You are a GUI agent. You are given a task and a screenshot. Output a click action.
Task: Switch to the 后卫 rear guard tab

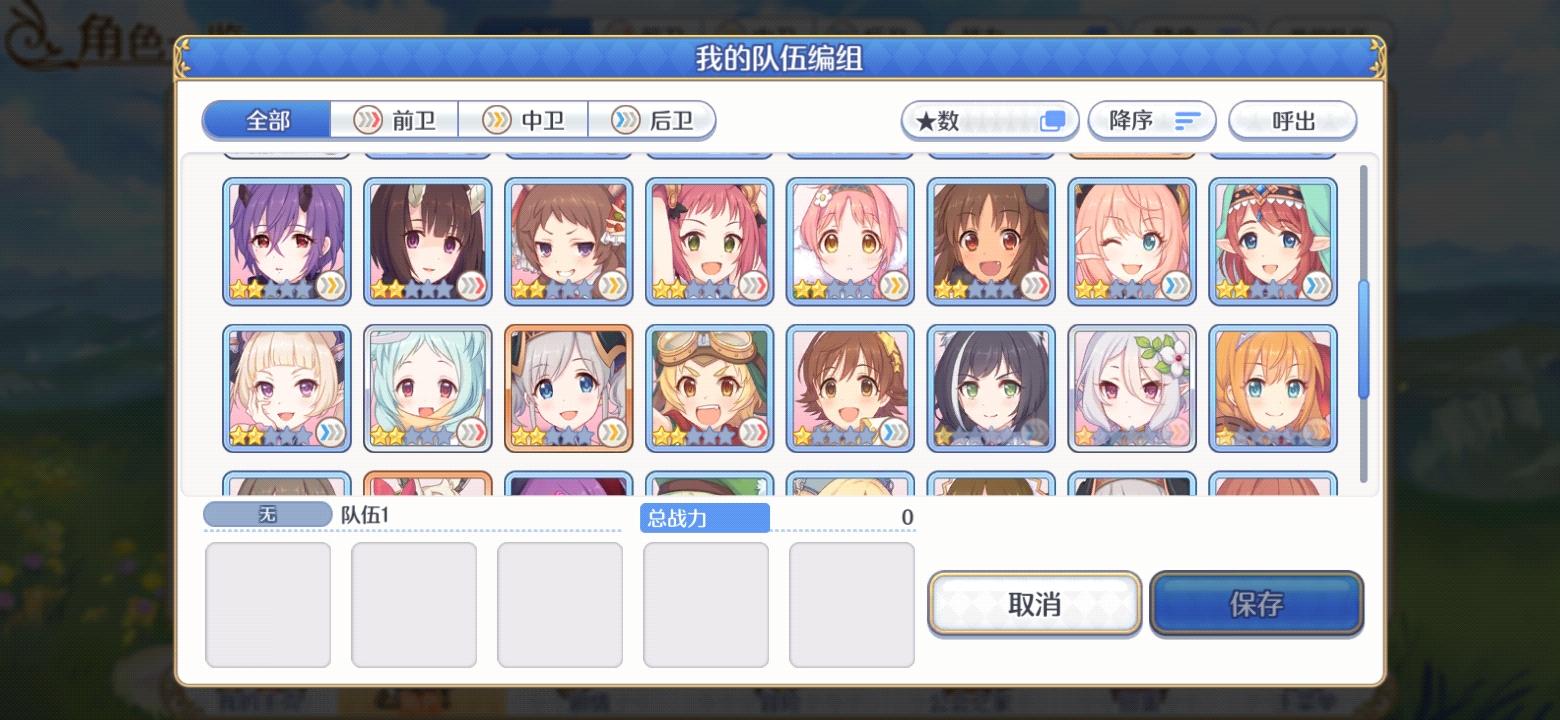[x=650, y=120]
